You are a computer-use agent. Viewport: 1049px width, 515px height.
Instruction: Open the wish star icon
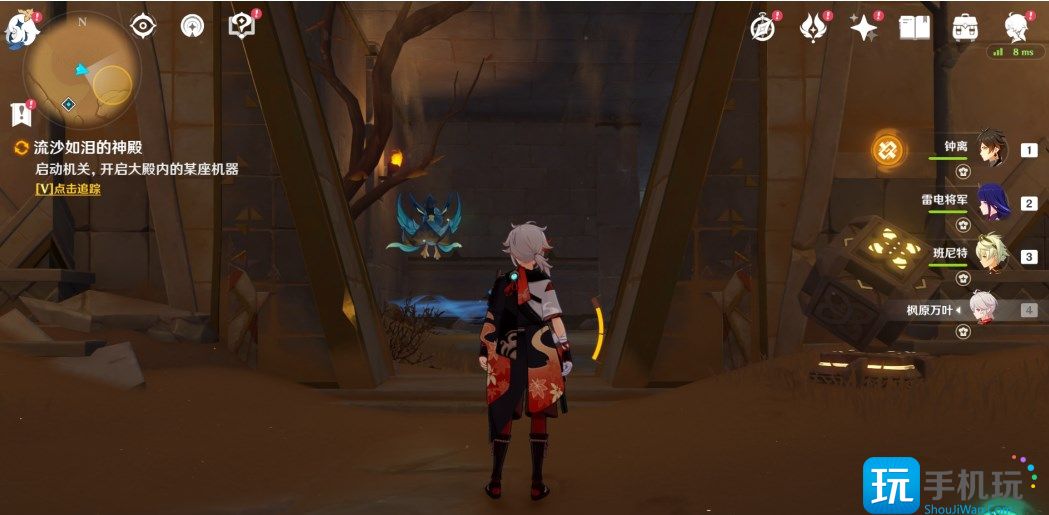tap(863, 27)
